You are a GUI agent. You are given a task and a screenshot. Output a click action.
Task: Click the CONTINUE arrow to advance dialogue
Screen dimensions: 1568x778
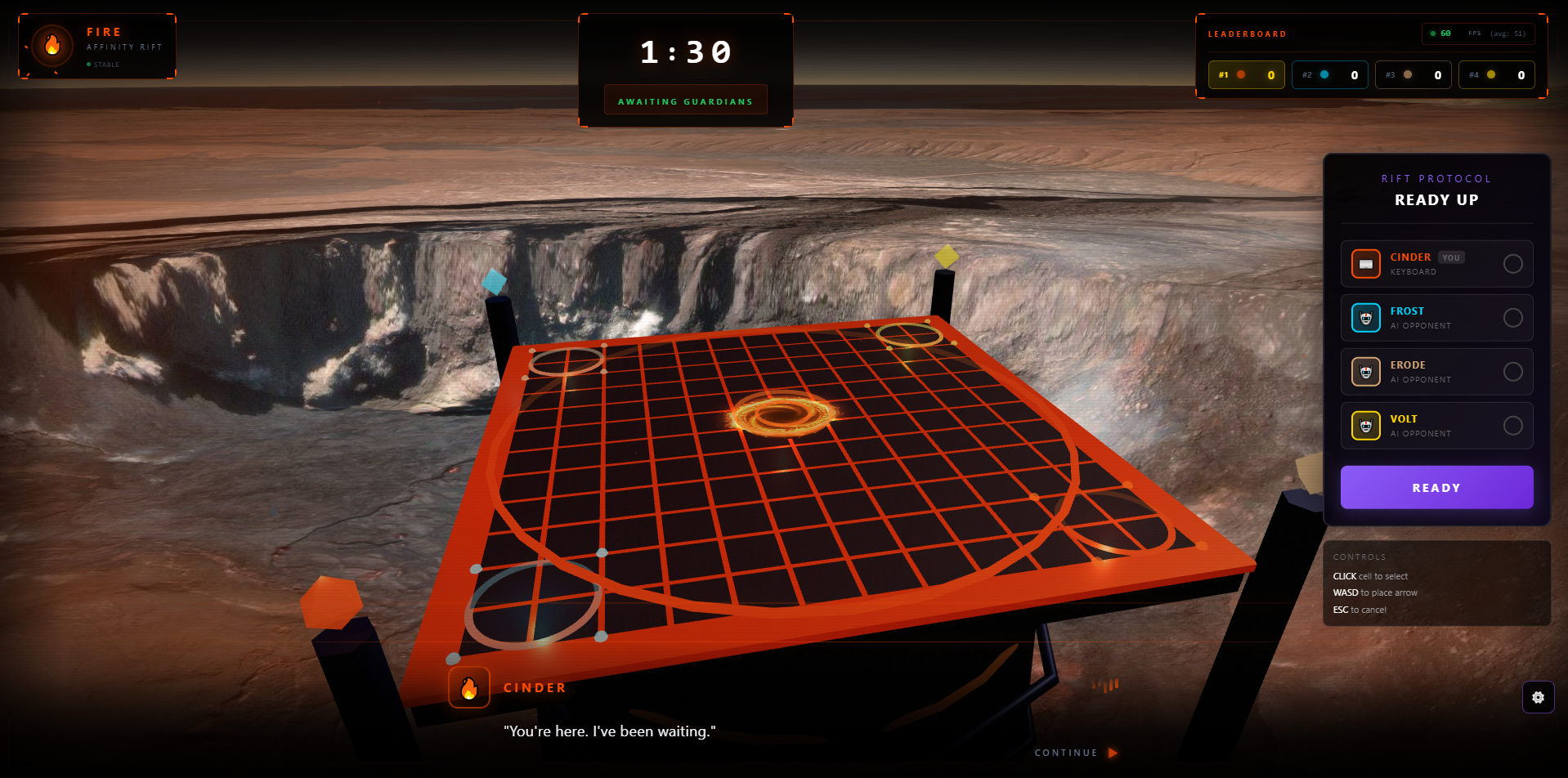tap(1112, 753)
